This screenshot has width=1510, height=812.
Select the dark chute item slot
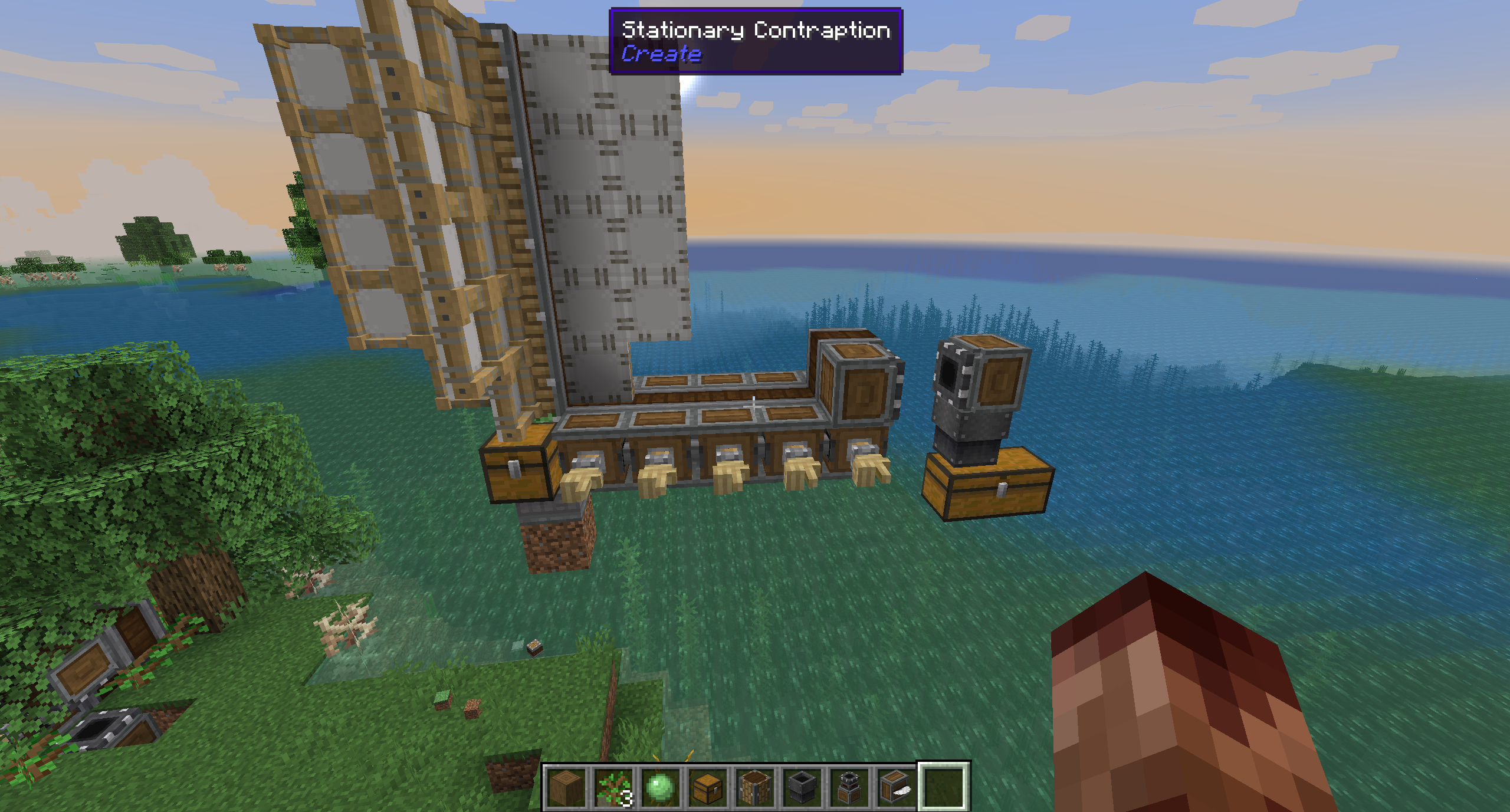(x=802, y=788)
